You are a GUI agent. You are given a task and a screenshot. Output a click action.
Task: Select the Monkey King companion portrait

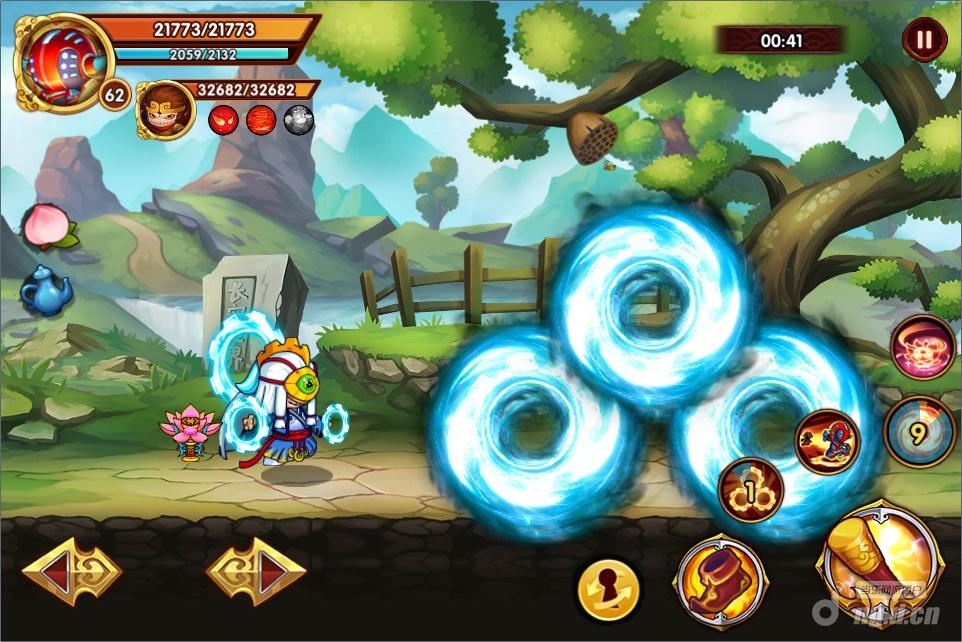tap(165, 110)
